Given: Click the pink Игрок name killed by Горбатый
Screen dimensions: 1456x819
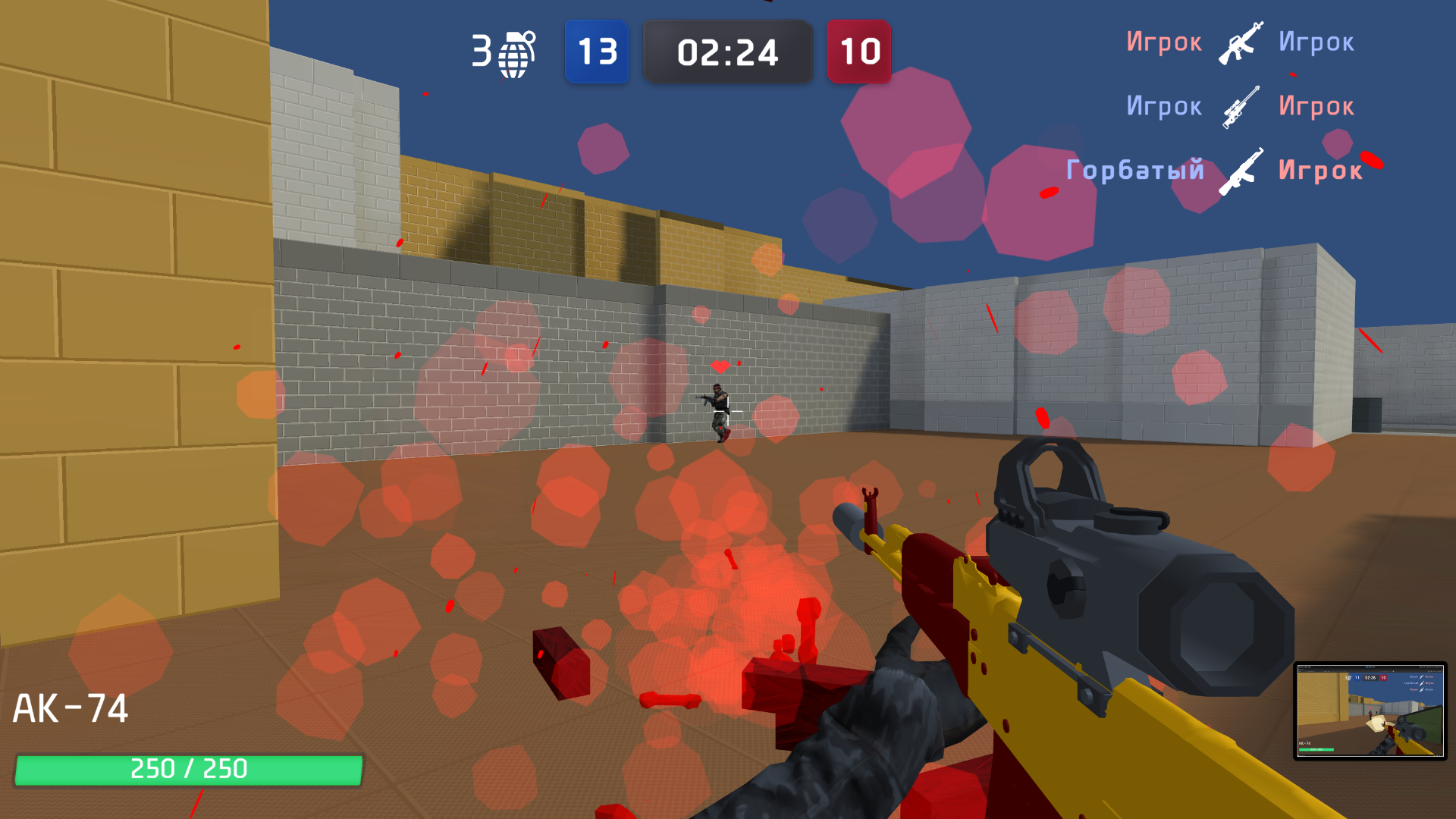Looking at the screenshot, I should tap(1319, 171).
